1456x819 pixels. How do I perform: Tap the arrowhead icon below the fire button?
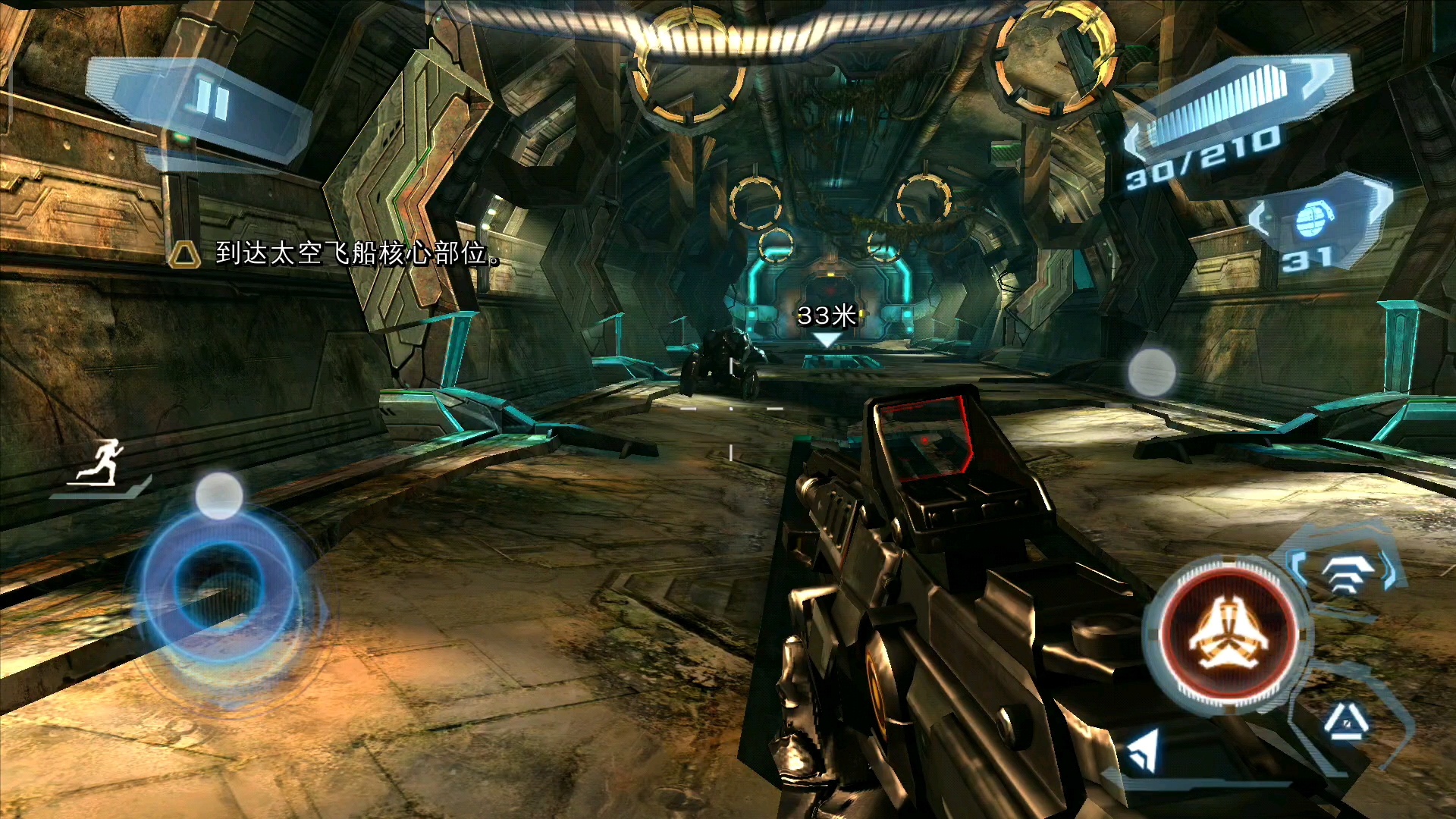point(1144,749)
